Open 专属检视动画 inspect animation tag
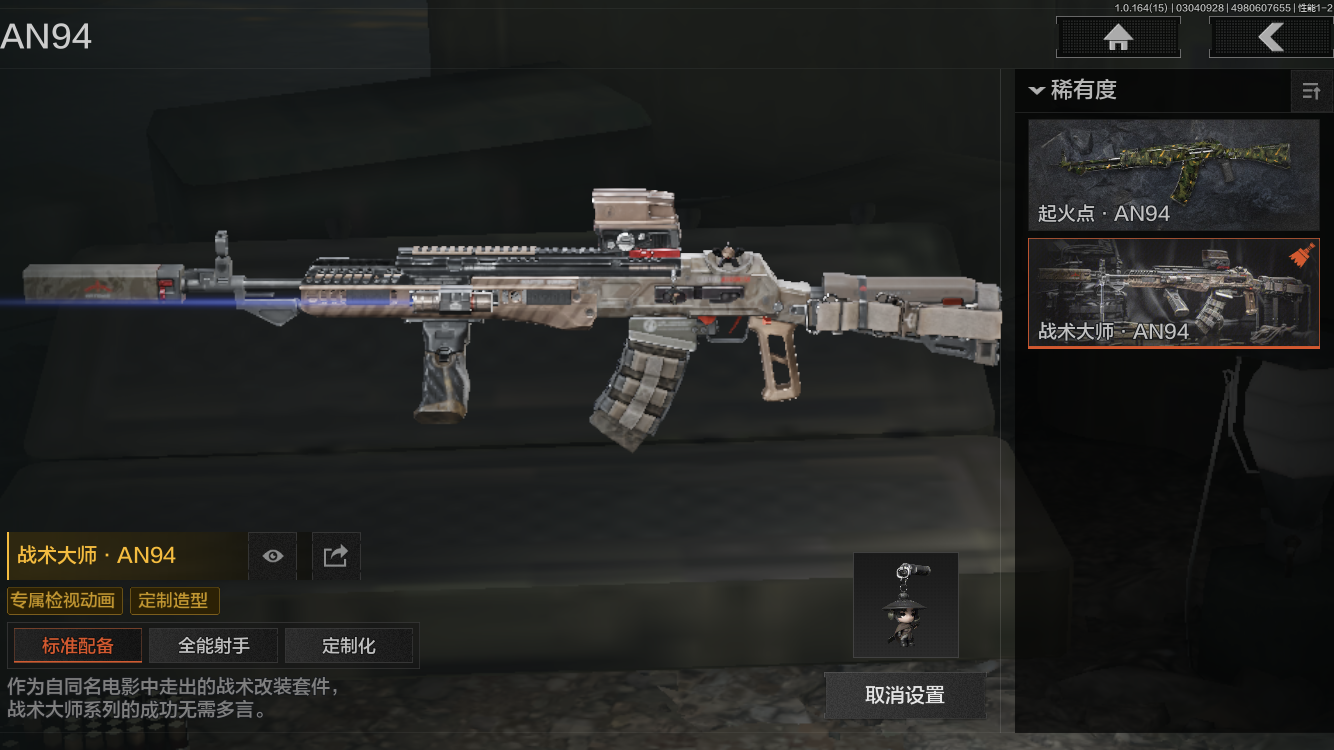Screen dimensions: 1334x750 65,601
